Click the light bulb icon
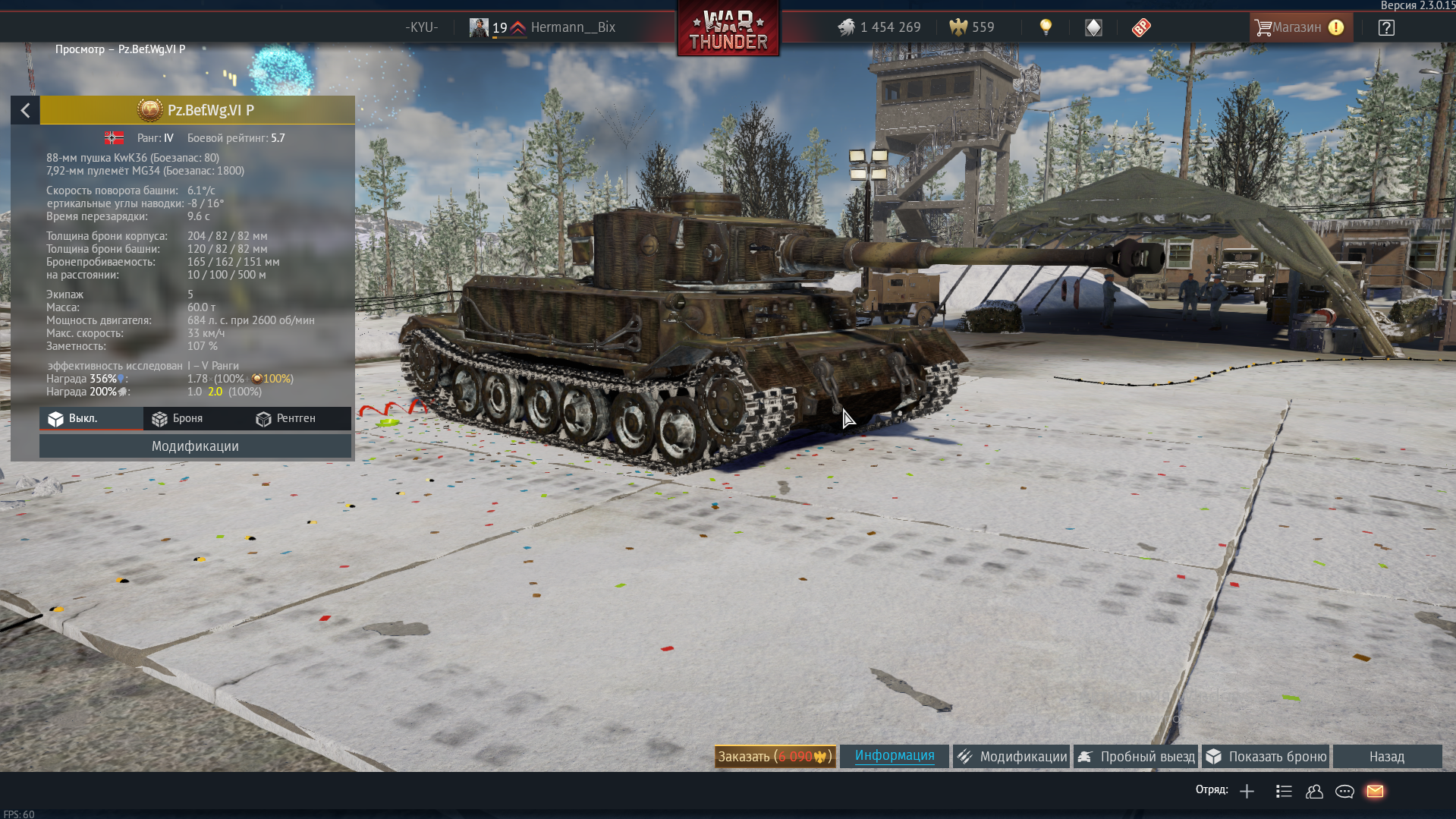Image resolution: width=1456 pixels, height=819 pixels. tap(1046, 28)
